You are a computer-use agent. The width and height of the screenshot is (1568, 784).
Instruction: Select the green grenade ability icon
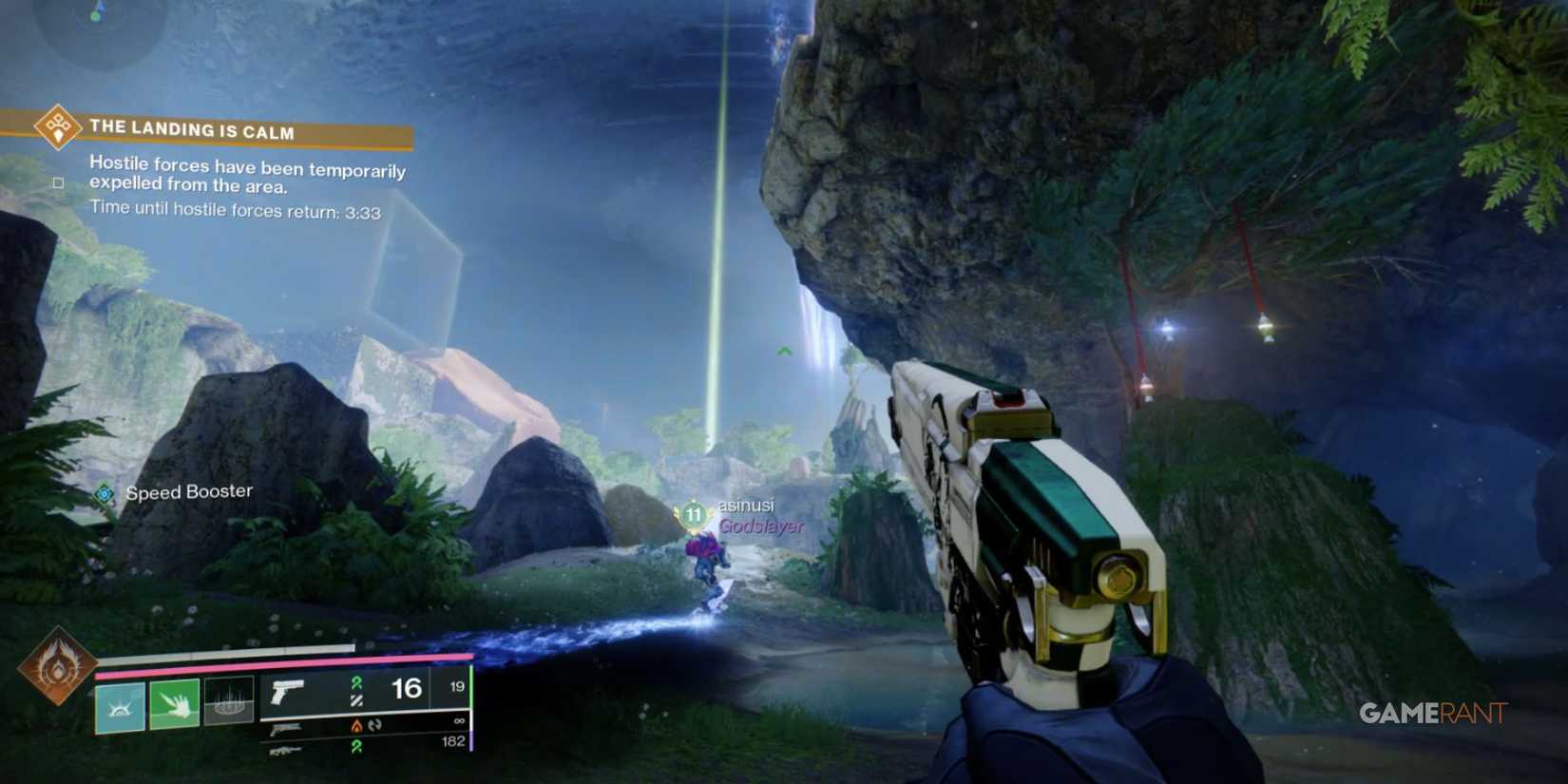pos(175,705)
